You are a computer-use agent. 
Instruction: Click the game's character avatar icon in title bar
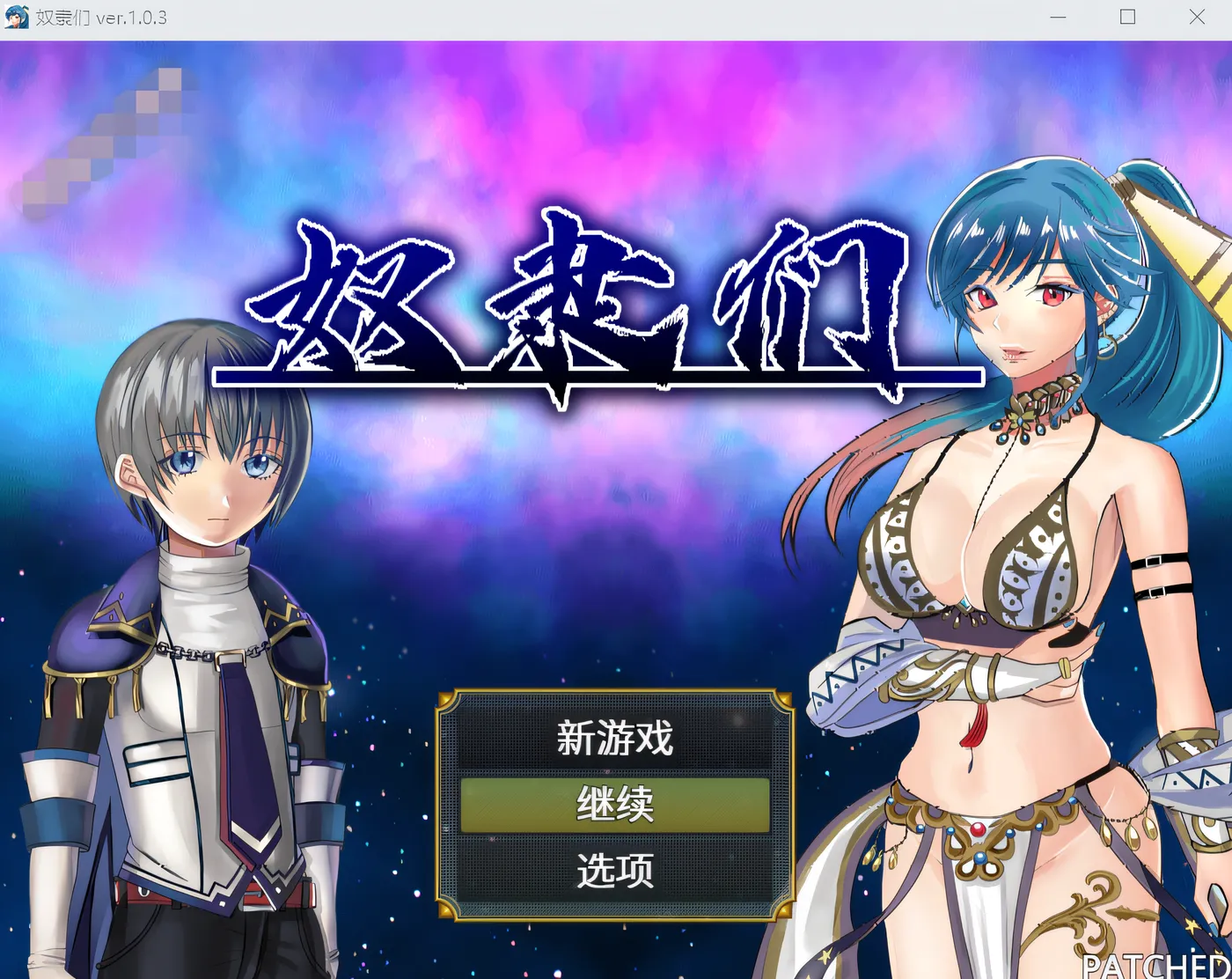click(18, 17)
